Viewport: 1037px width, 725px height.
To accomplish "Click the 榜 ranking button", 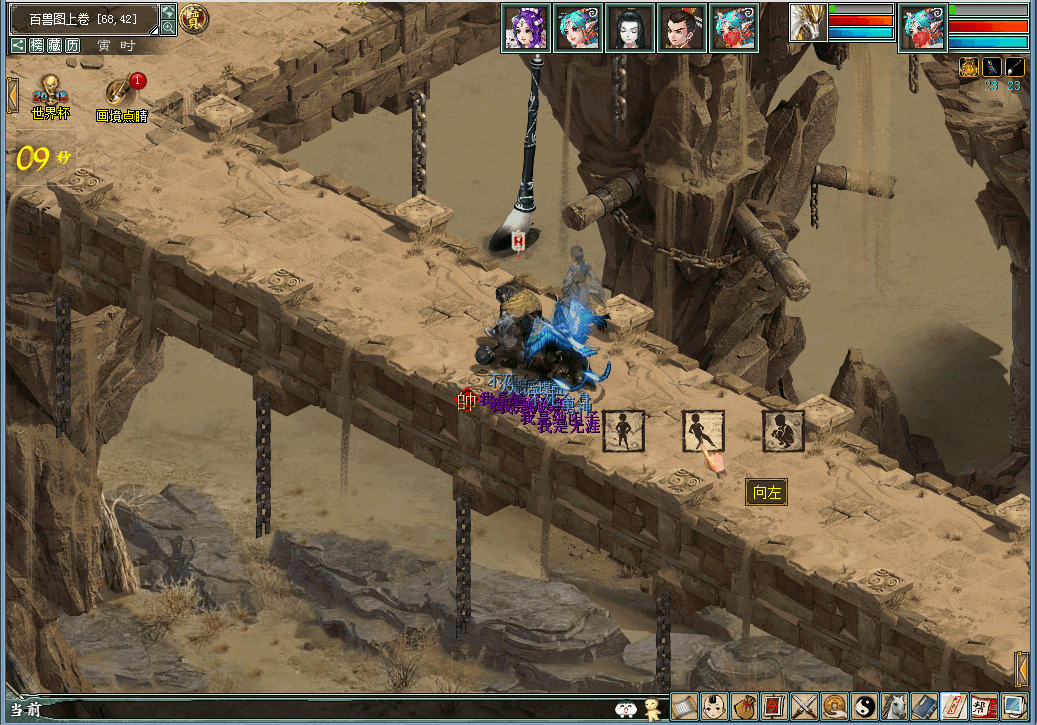I will point(37,45).
